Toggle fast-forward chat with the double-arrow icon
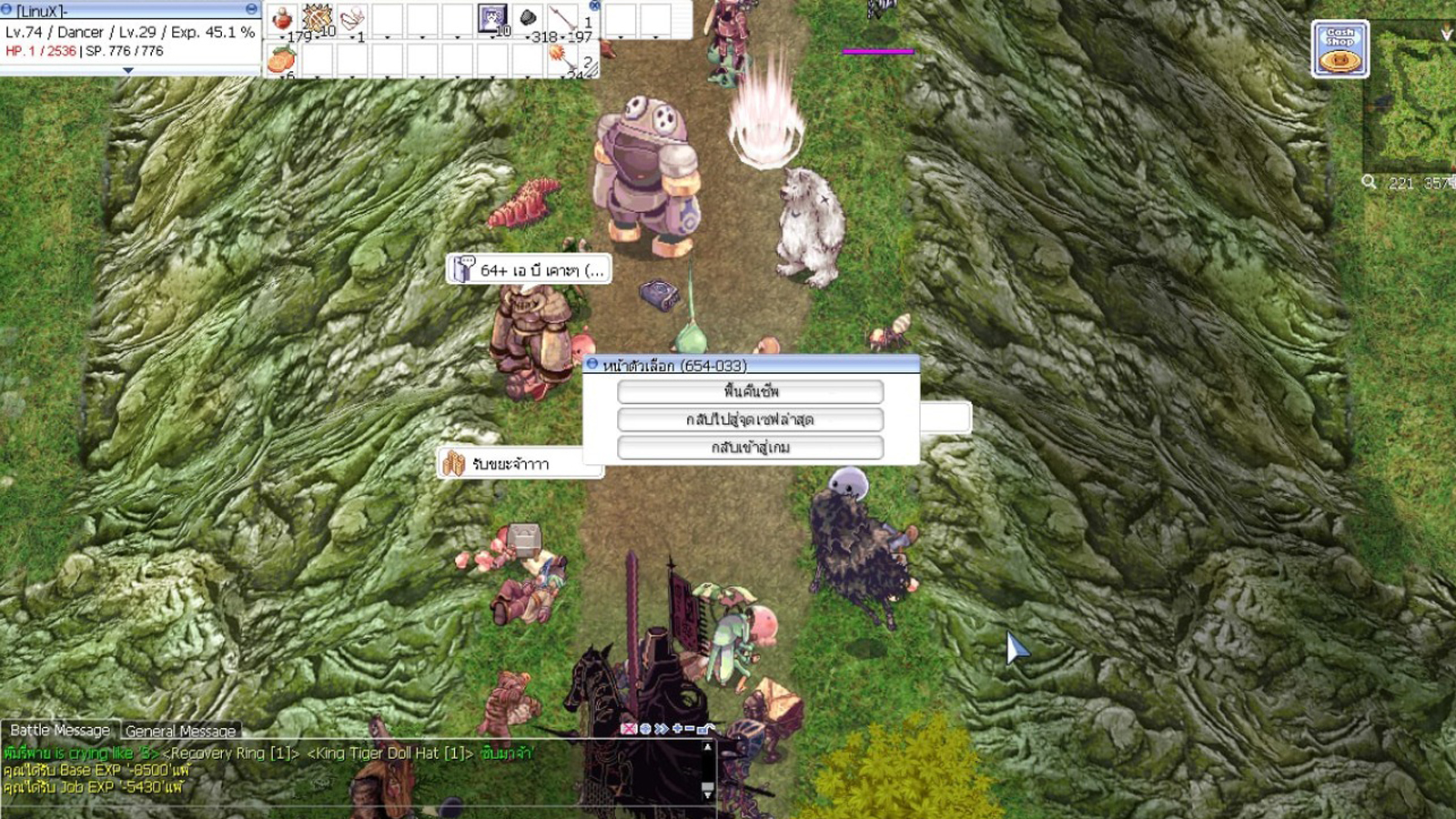 tap(661, 728)
